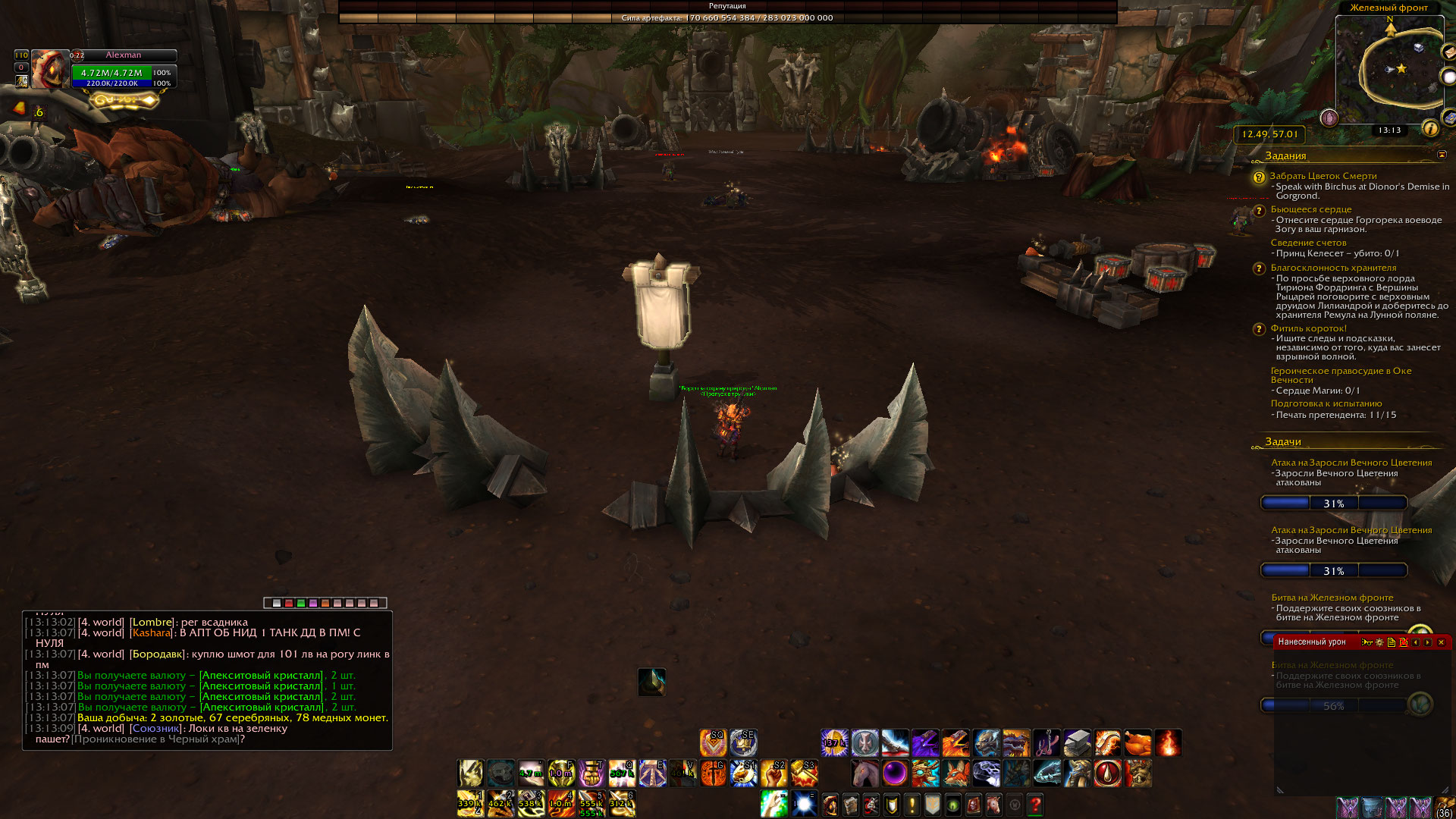Close the damage meter window

click(x=1441, y=642)
